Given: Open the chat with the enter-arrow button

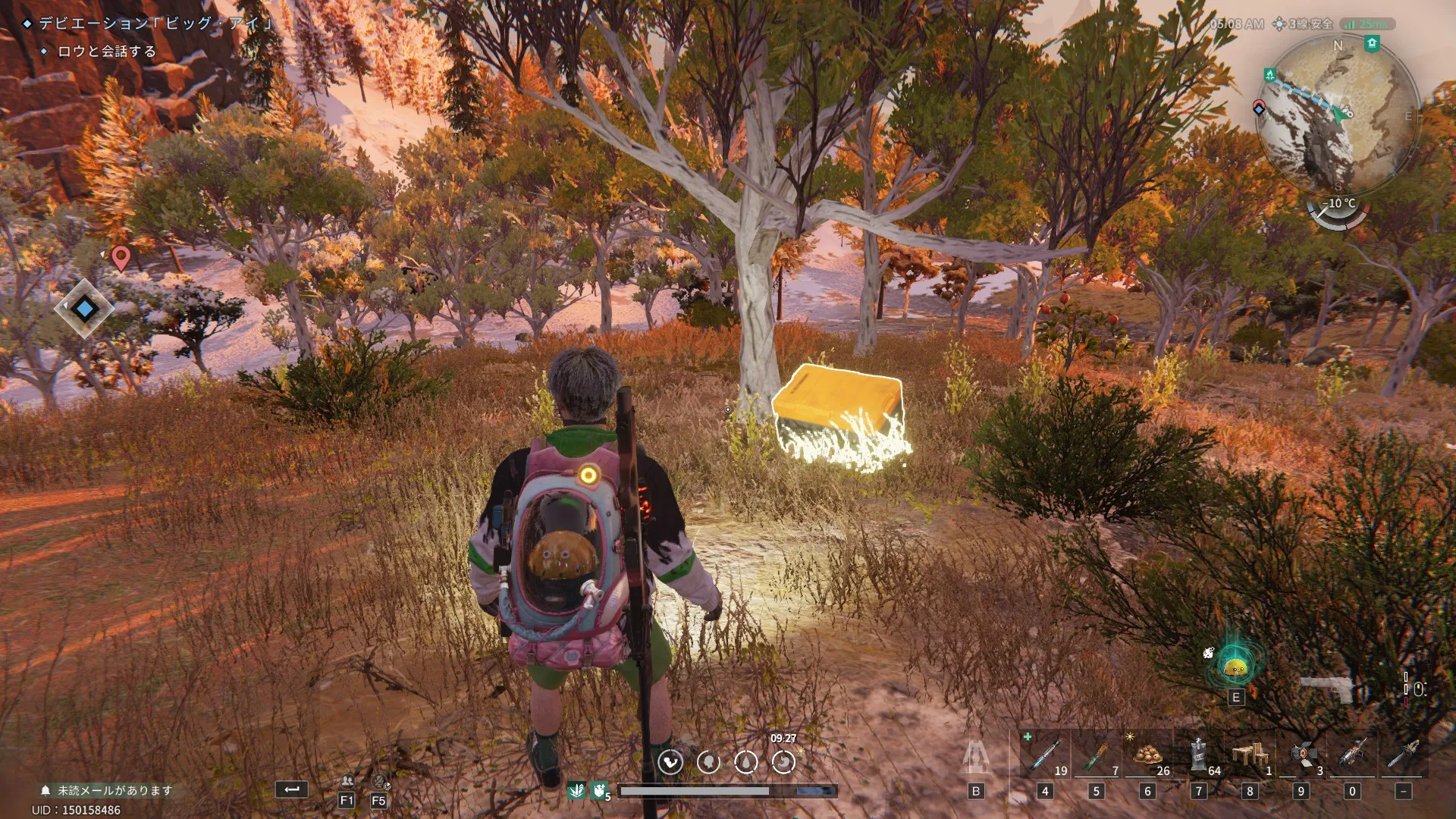Looking at the screenshot, I should [x=291, y=789].
